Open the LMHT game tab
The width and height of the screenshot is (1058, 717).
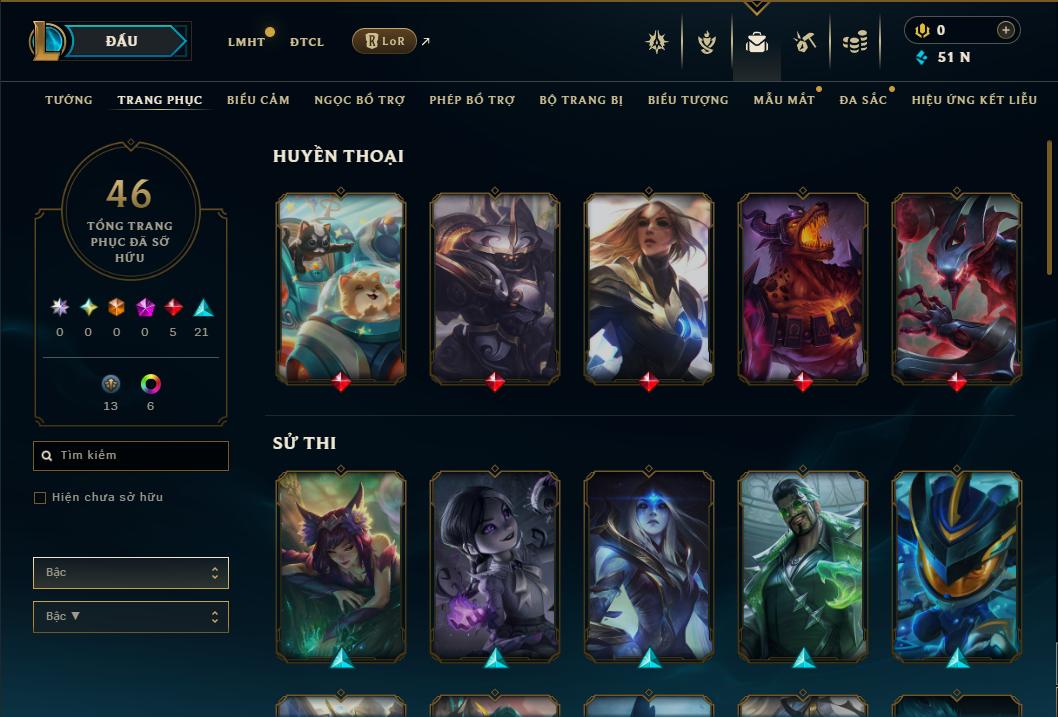pyautogui.click(x=246, y=42)
